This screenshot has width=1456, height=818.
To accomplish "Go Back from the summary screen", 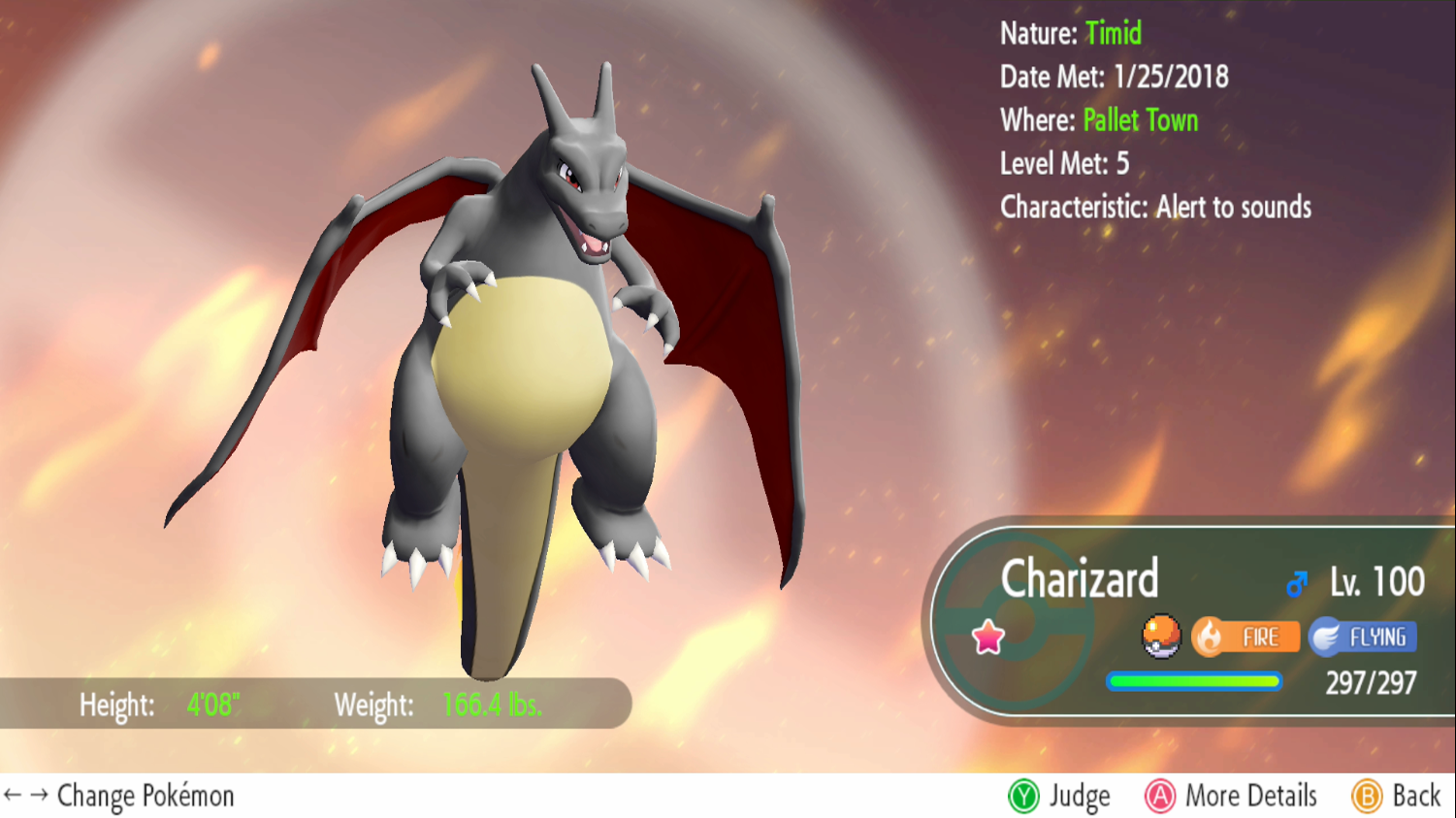I will [1396, 797].
